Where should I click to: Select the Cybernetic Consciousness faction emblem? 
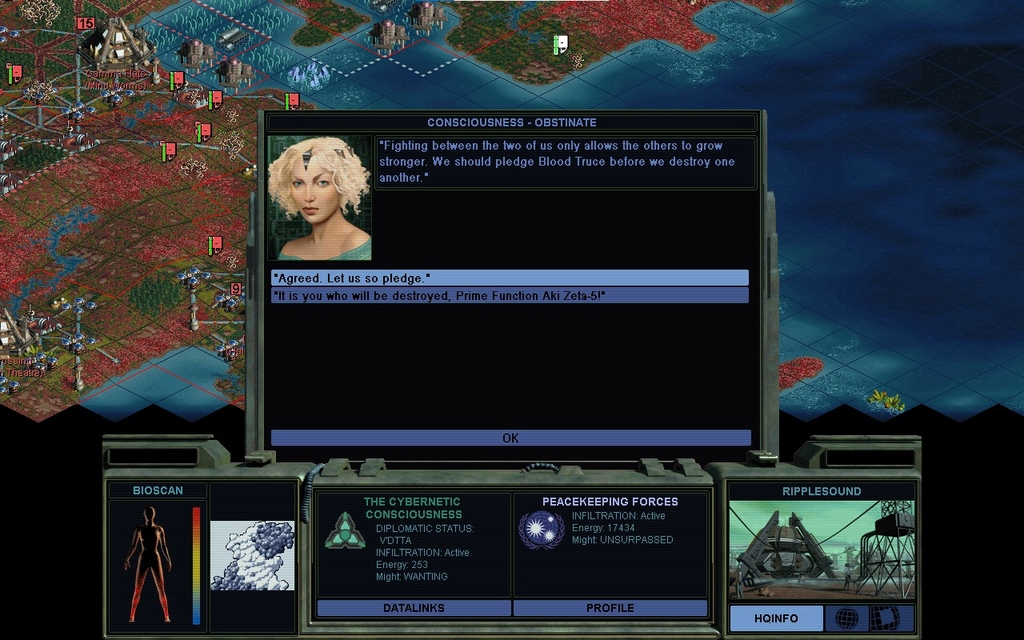click(345, 530)
